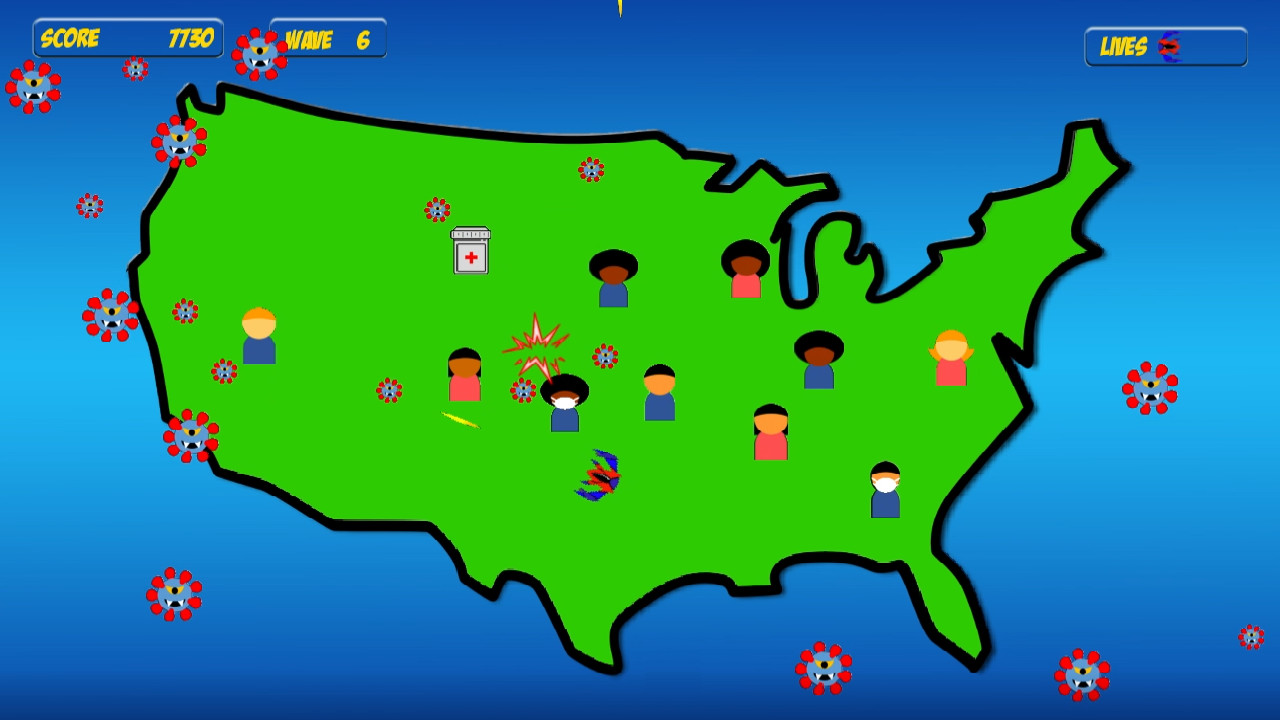Open the Score display panel
The image size is (1280, 720).
tap(127, 39)
